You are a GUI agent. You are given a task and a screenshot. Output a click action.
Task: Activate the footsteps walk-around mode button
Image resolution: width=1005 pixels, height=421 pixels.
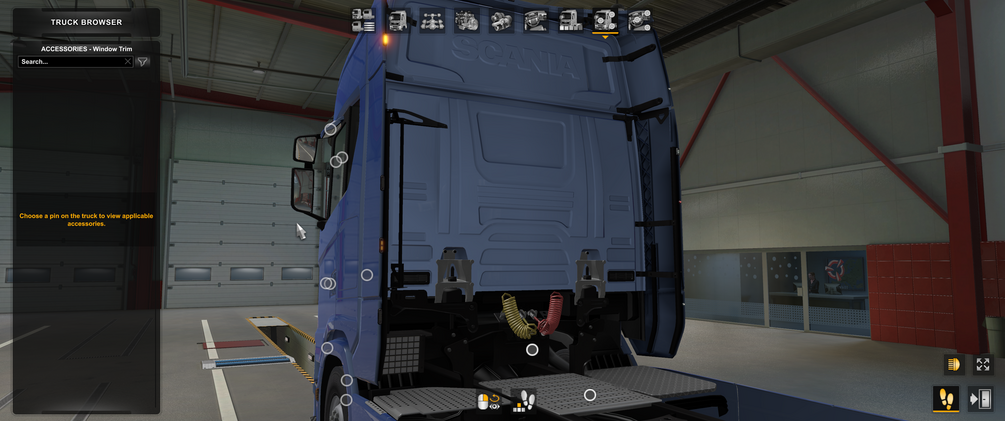[946, 399]
